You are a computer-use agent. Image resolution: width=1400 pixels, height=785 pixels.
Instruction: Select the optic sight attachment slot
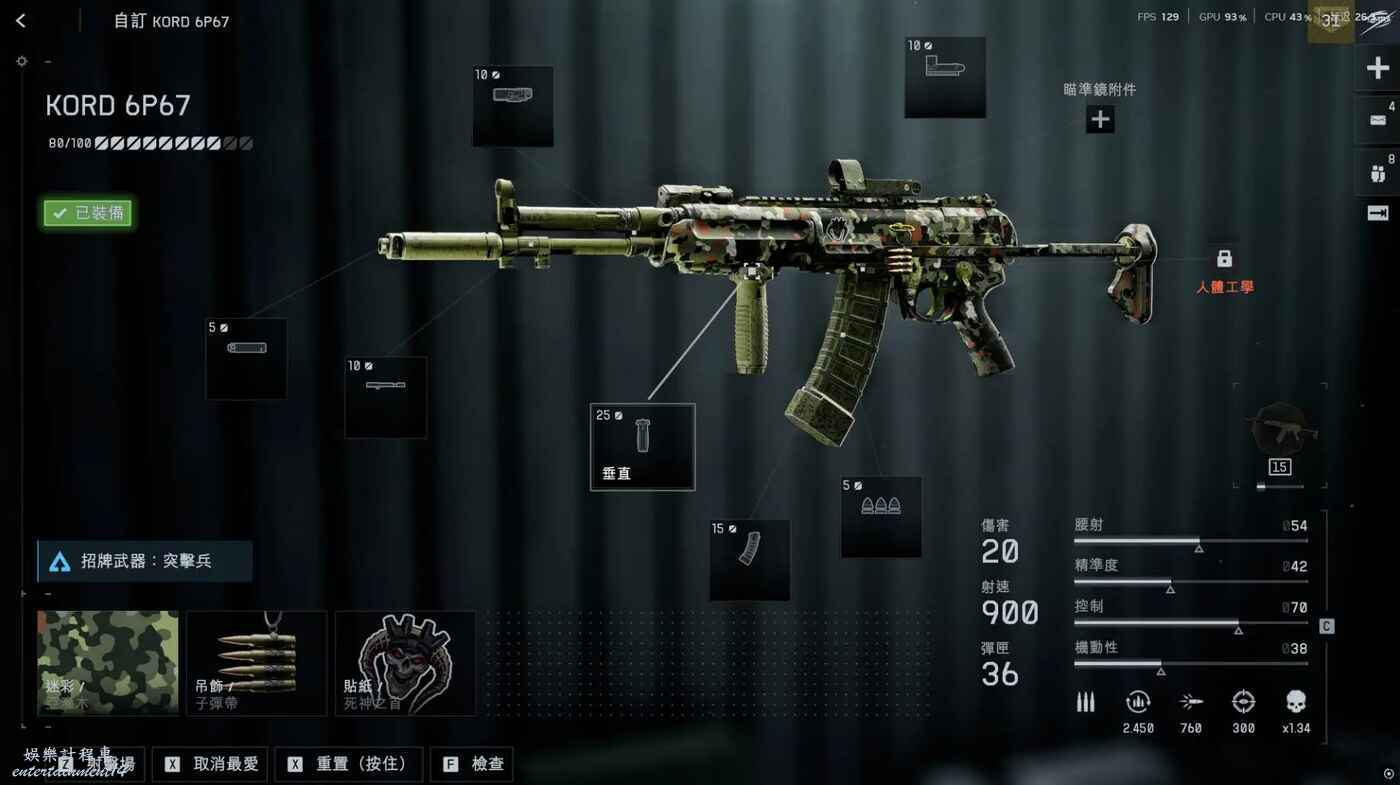click(x=944, y=77)
